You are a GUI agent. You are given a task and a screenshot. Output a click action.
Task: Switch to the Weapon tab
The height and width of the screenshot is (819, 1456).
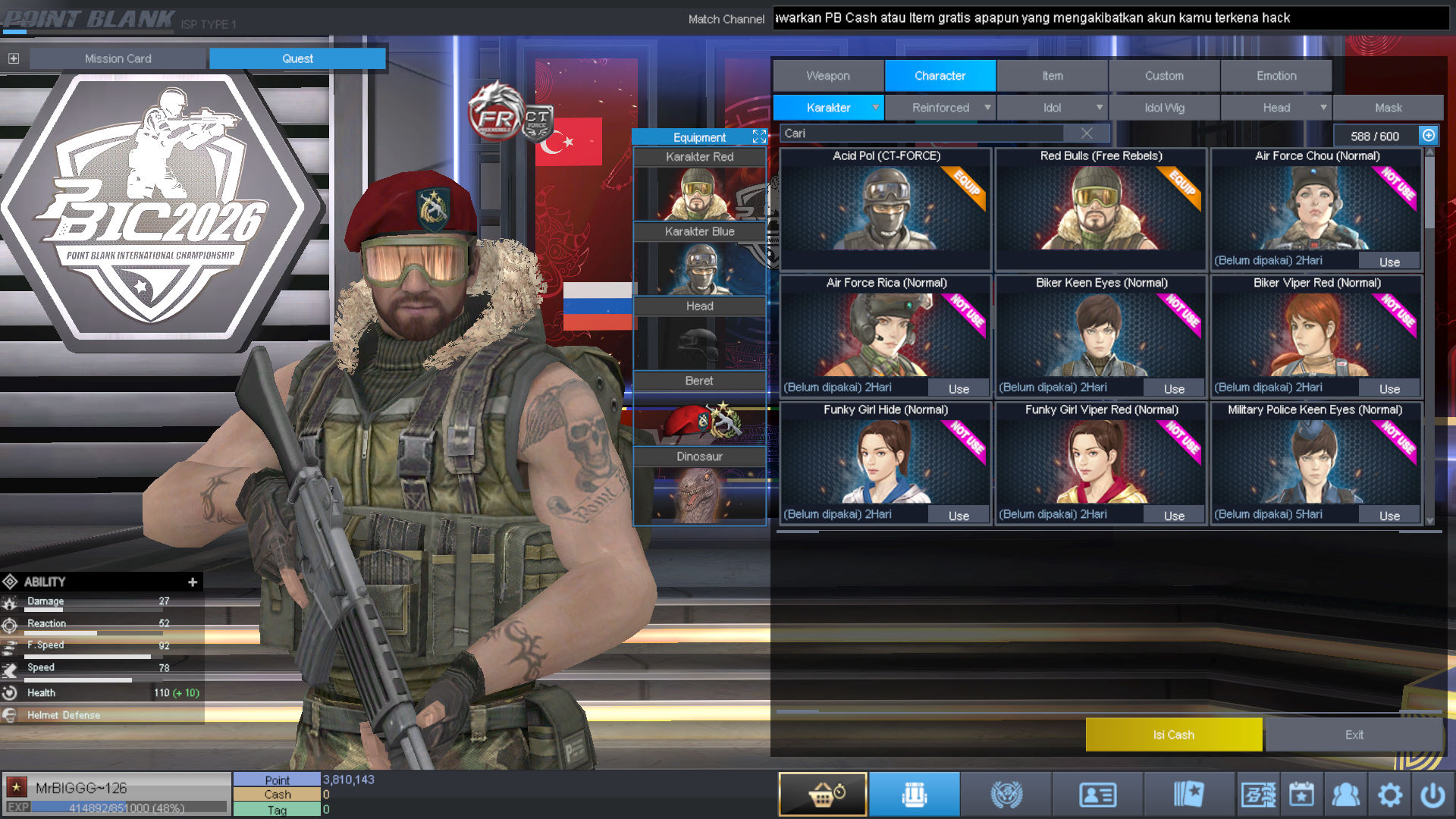(828, 76)
